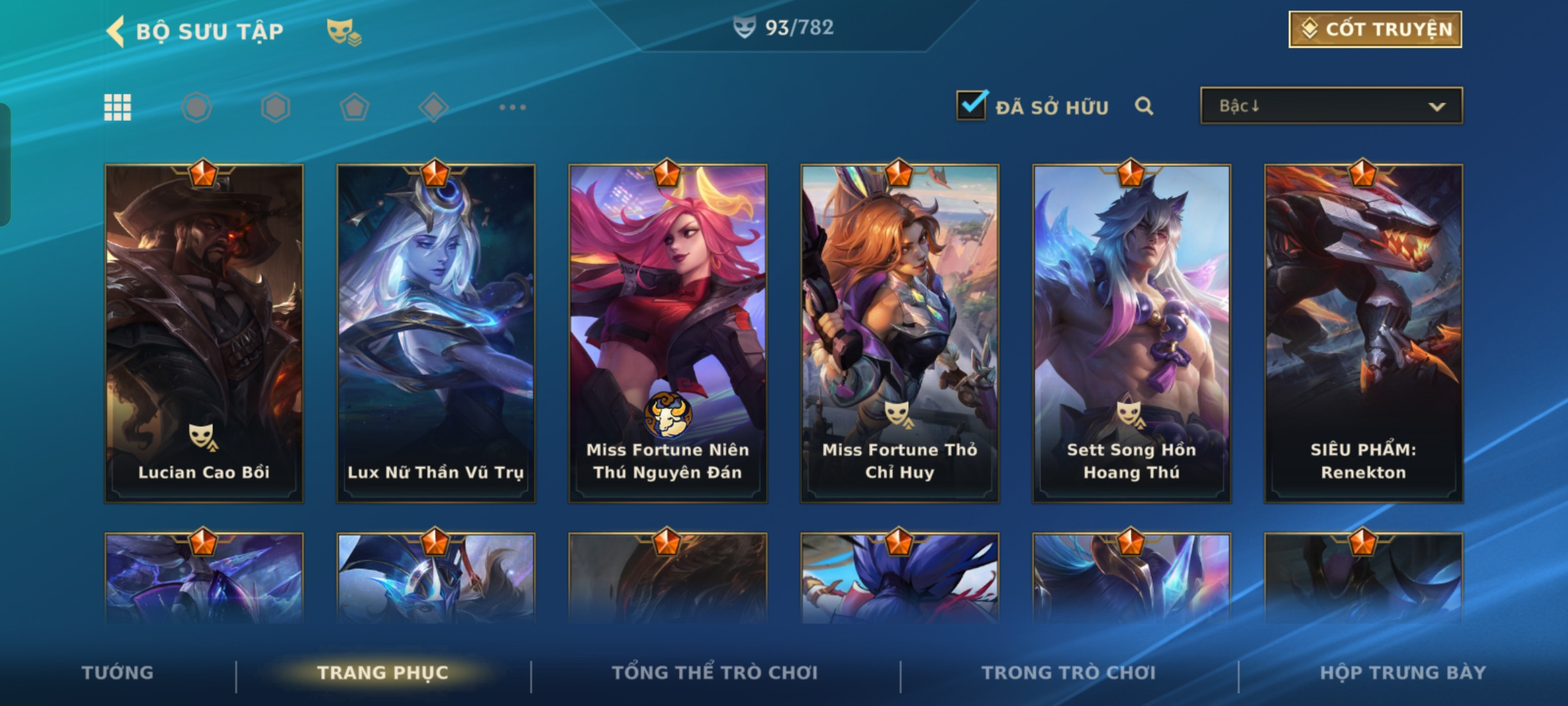Open the golden mask icon near title
The image size is (1568, 706).
tap(344, 31)
